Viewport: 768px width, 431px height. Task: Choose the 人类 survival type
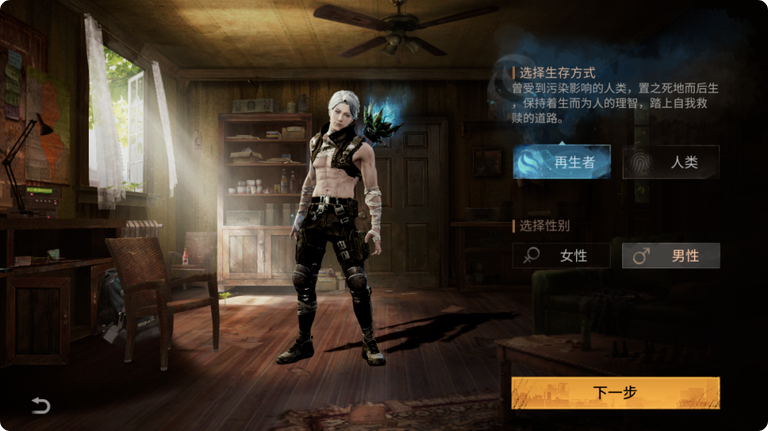(670, 161)
